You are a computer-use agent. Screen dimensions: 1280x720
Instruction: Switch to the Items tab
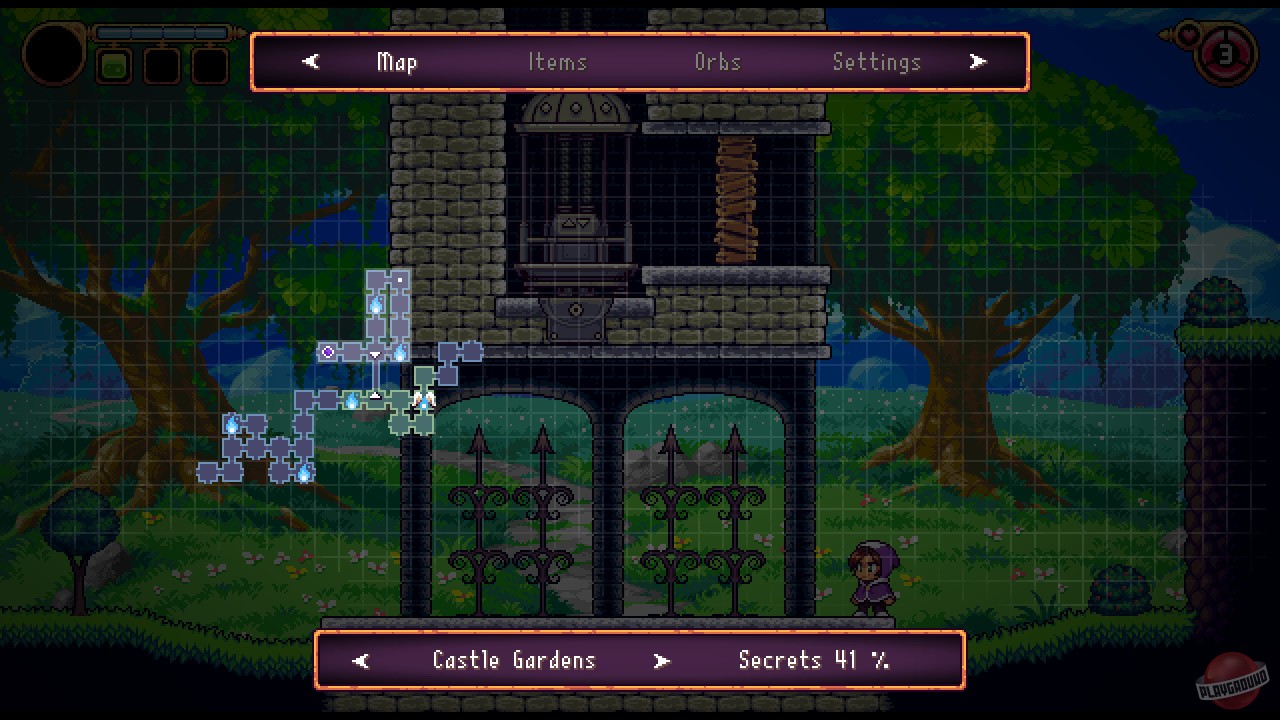557,62
